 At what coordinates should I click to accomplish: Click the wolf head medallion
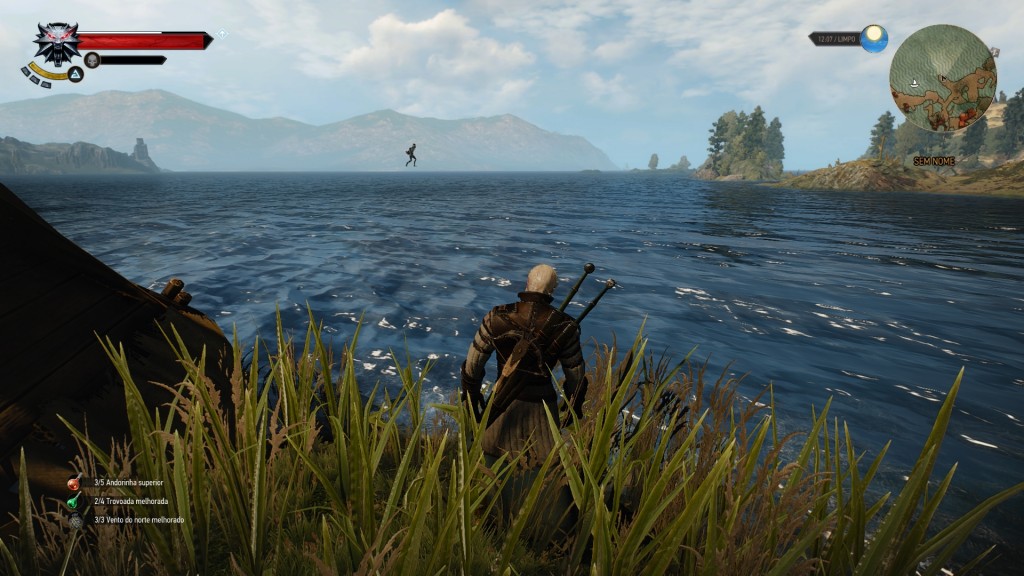coord(56,42)
